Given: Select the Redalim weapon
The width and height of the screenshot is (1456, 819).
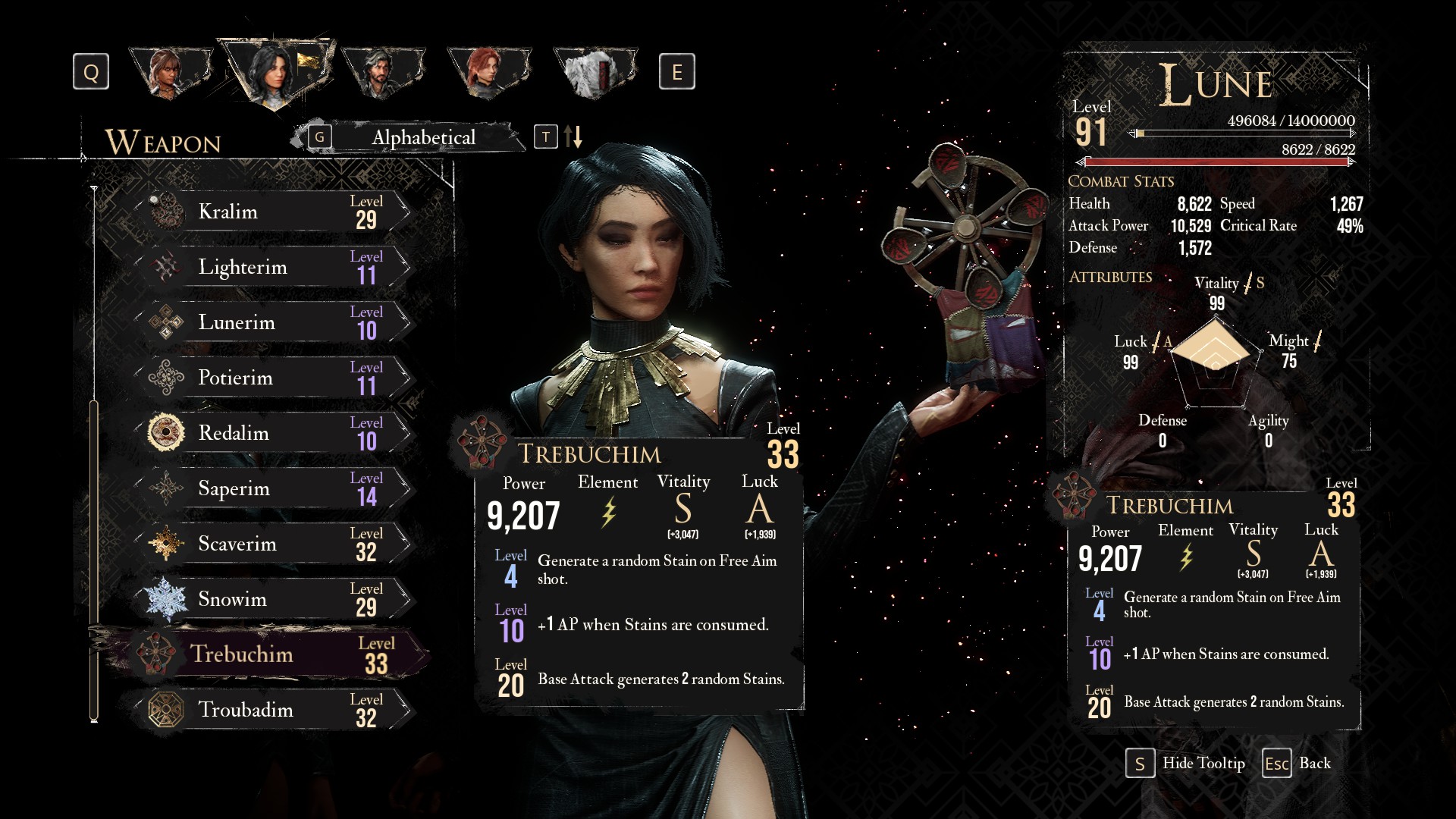Looking at the screenshot, I should pyautogui.click(x=273, y=433).
